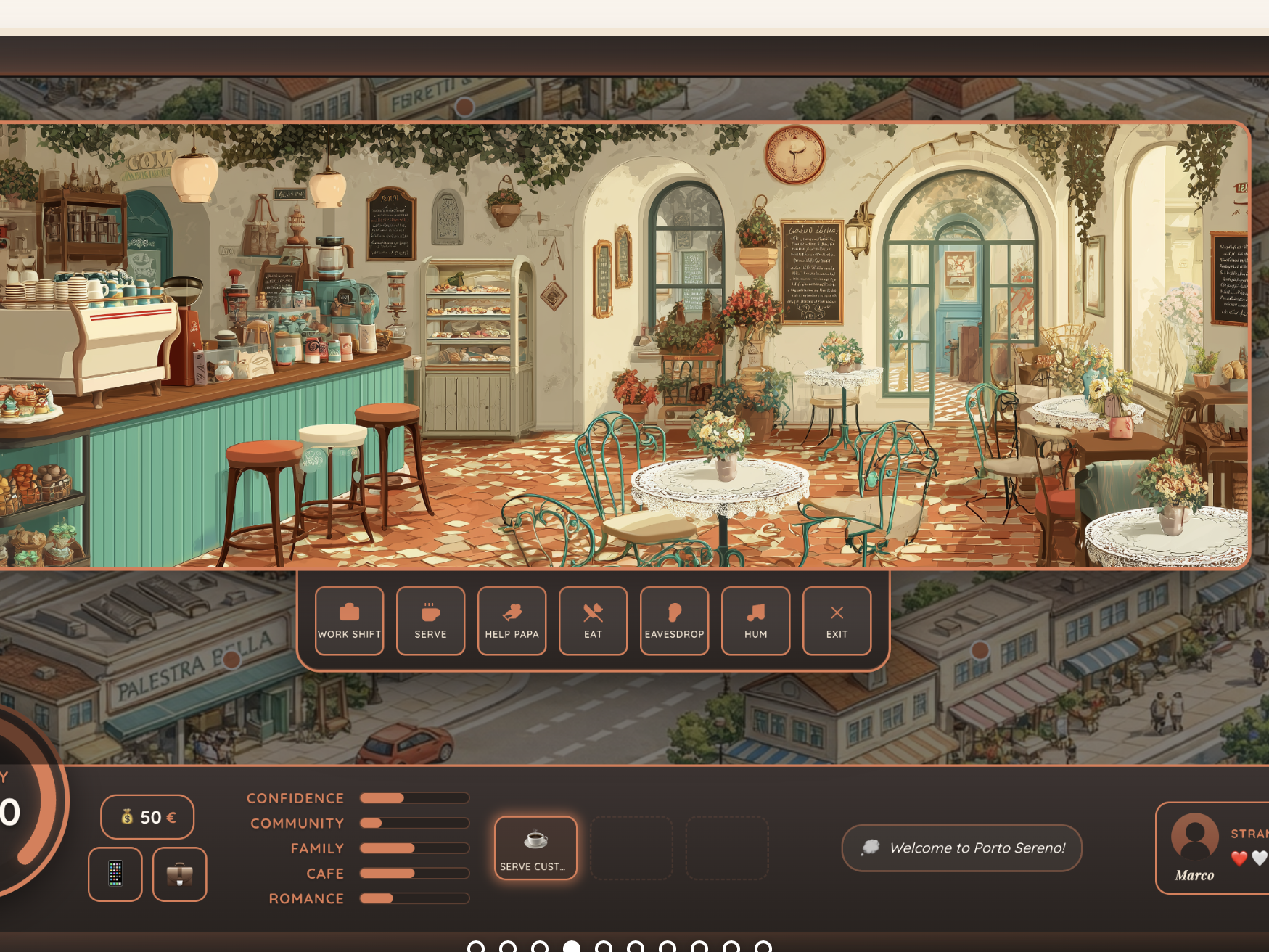Click the 50 € money pouch display
The height and width of the screenshot is (952, 1269).
[x=147, y=817]
